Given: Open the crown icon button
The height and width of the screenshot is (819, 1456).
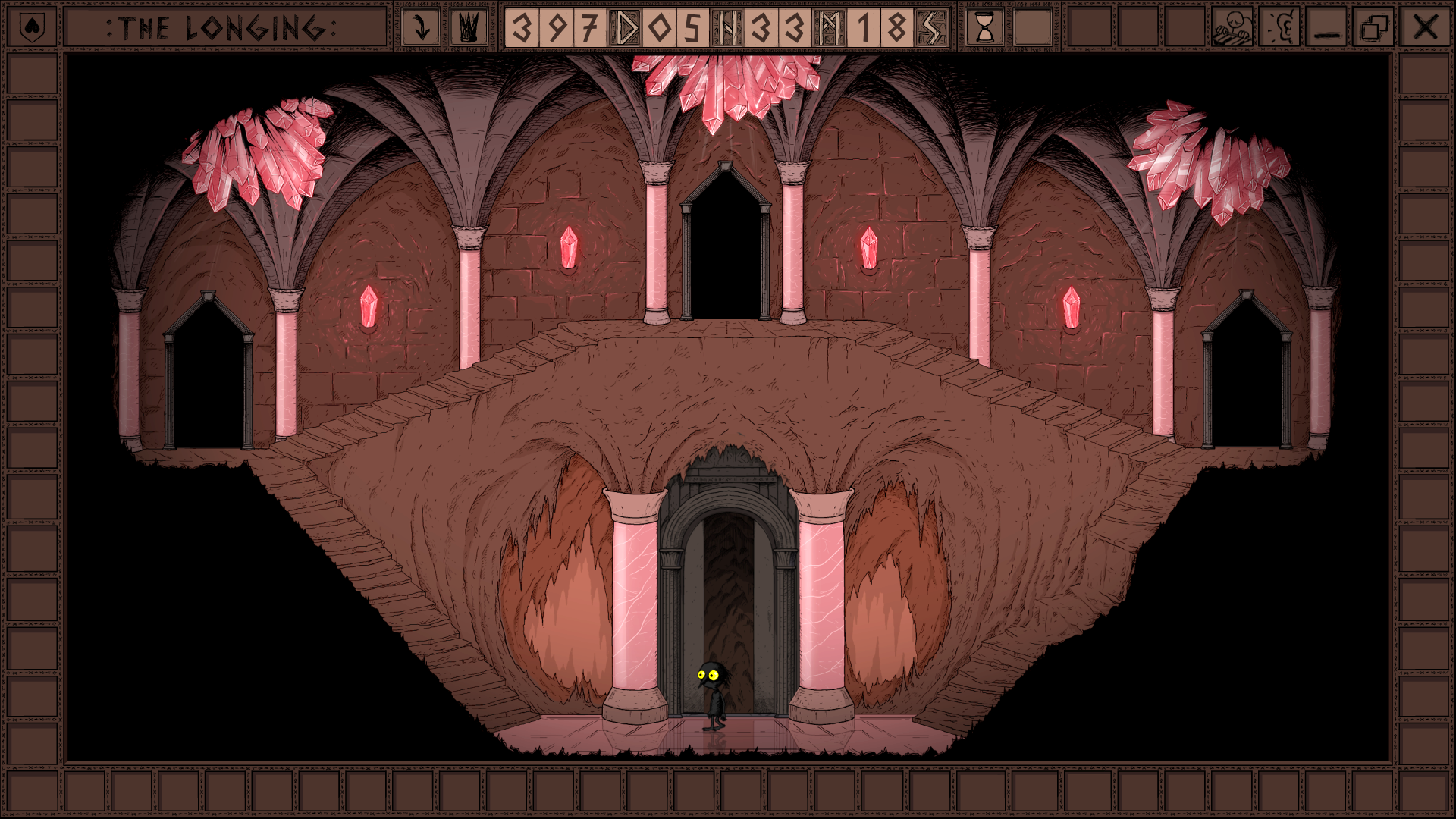Looking at the screenshot, I should pyautogui.click(x=468, y=28).
